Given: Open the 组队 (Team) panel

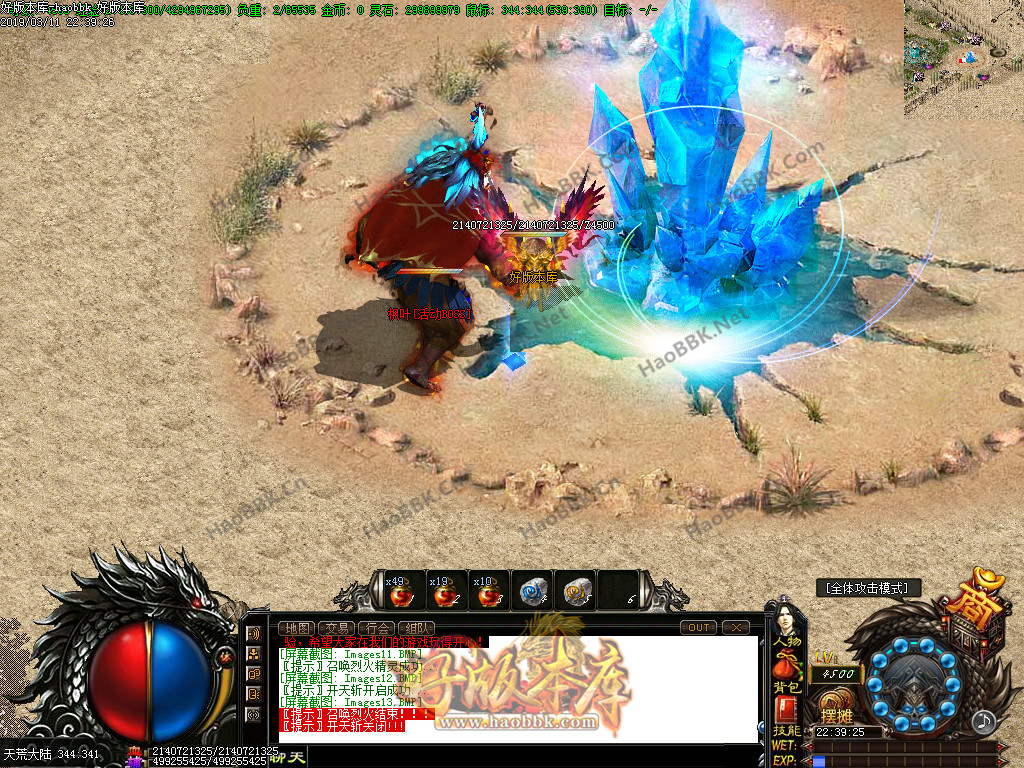Looking at the screenshot, I should [415, 628].
